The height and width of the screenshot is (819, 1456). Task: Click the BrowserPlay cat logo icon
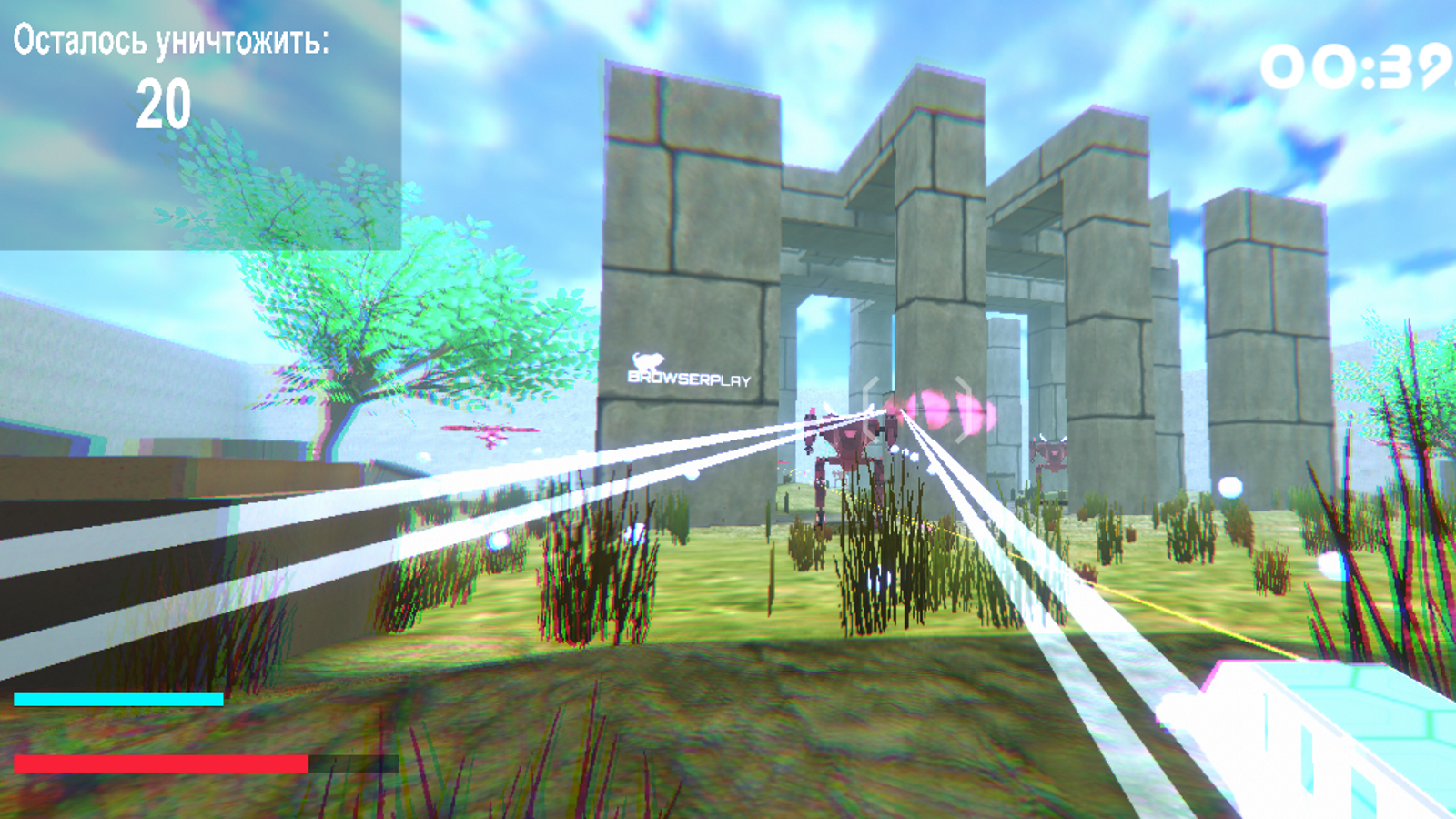click(x=648, y=361)
